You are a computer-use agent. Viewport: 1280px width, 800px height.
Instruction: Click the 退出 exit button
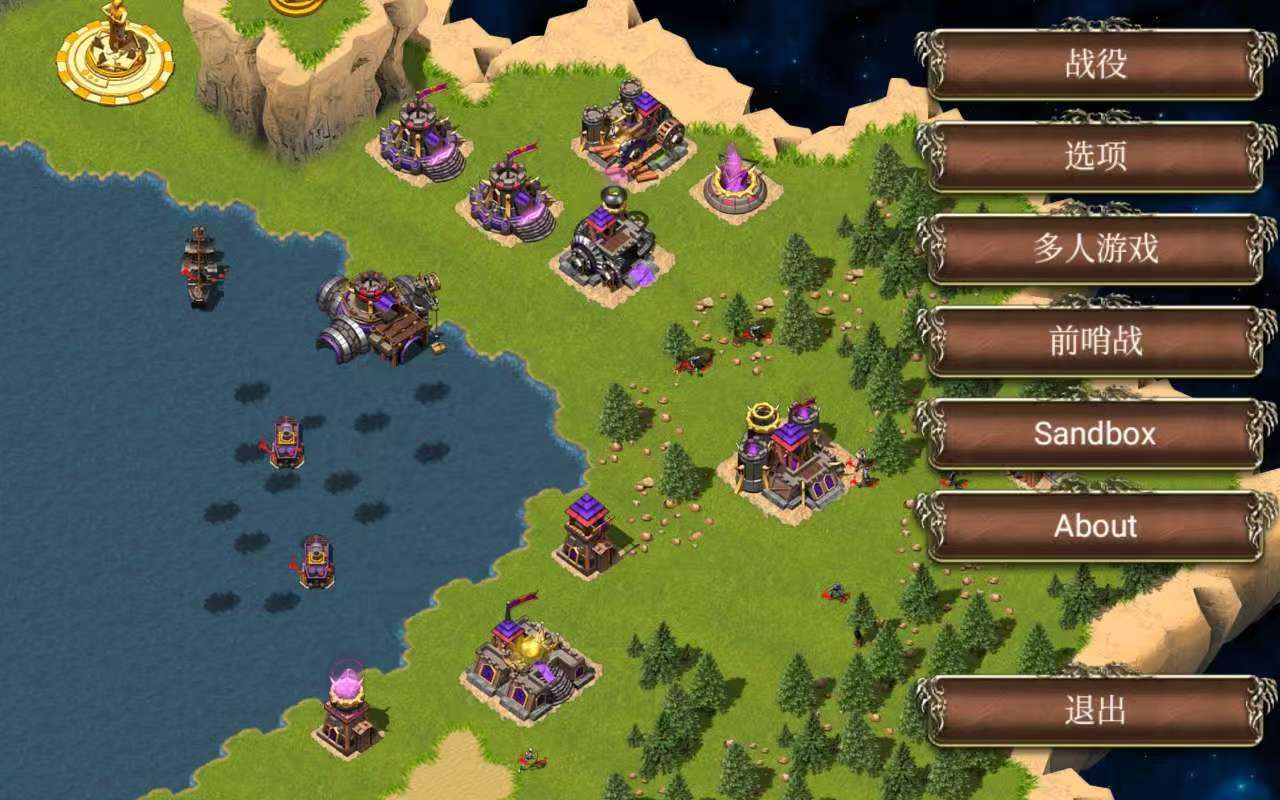click(1096, 711)
